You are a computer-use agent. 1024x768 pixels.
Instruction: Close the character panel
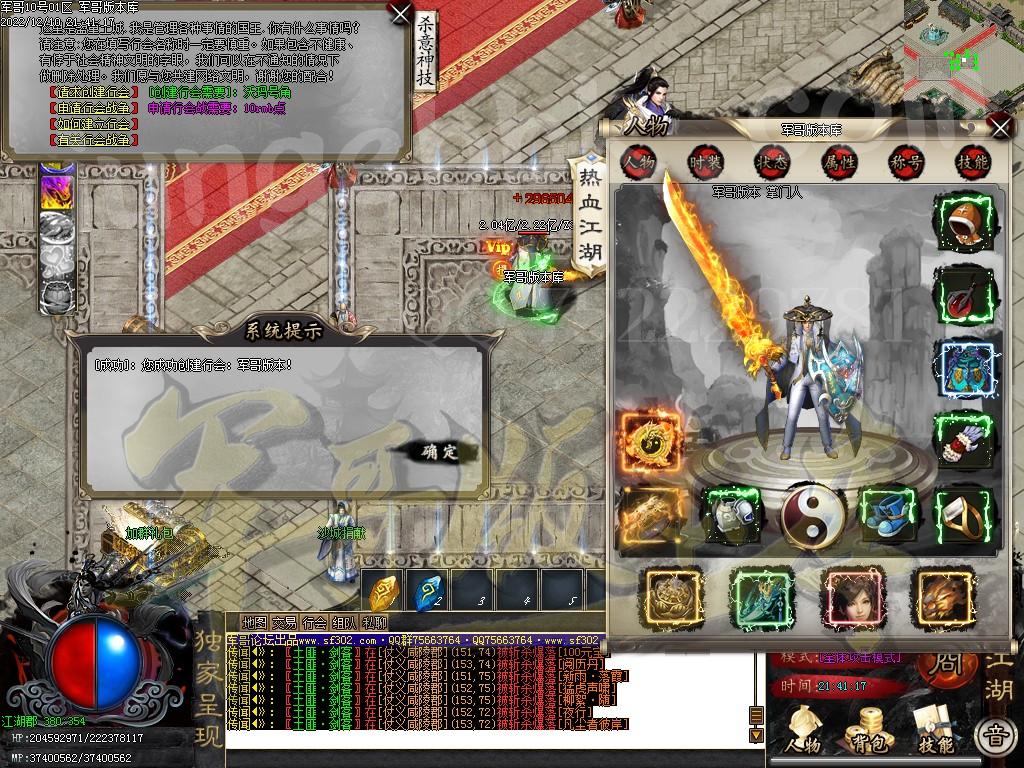pyautogui.click(x=999, y=126)
